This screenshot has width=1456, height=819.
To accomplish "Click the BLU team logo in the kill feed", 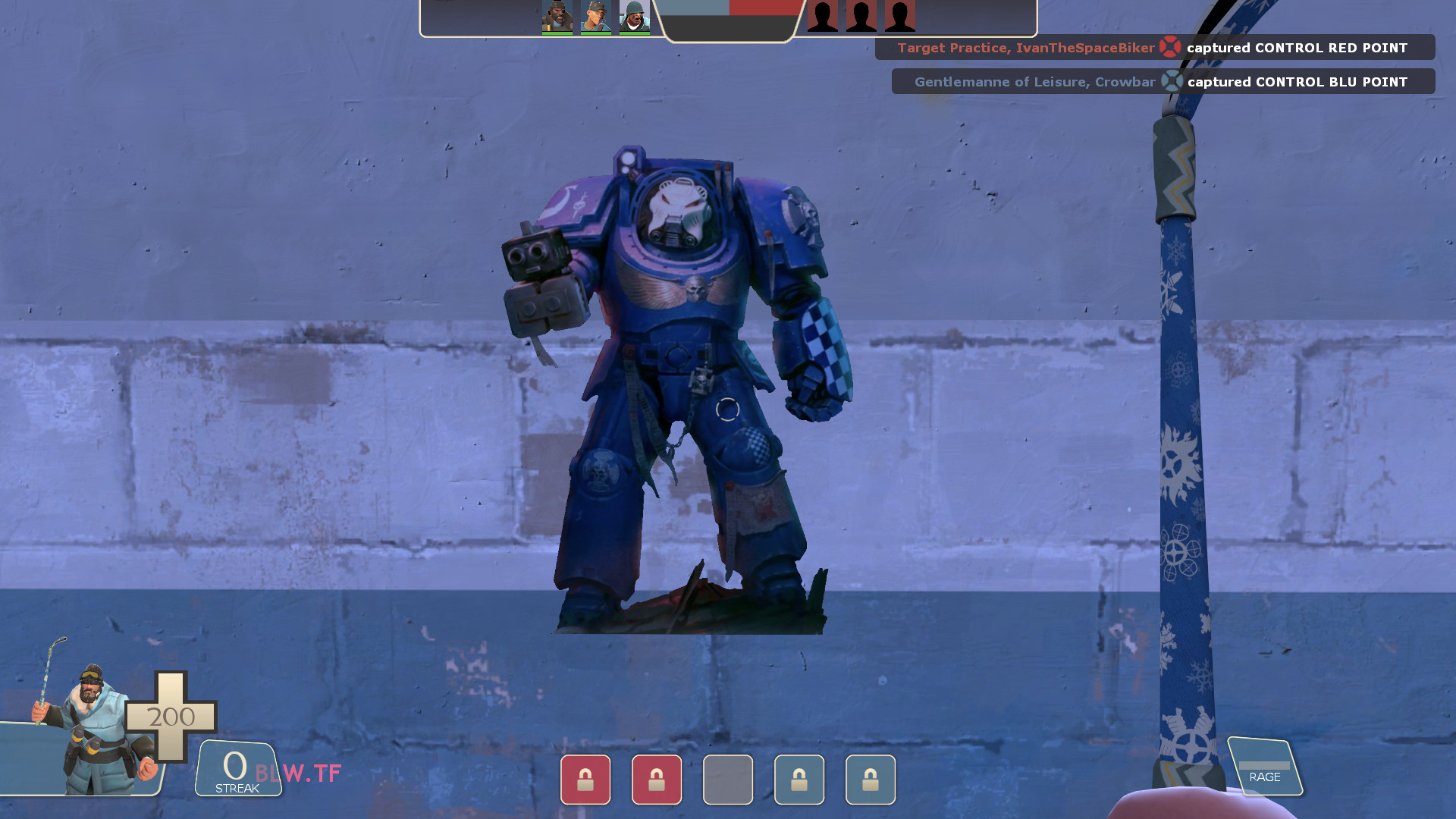I will [x=1174, y=81].
